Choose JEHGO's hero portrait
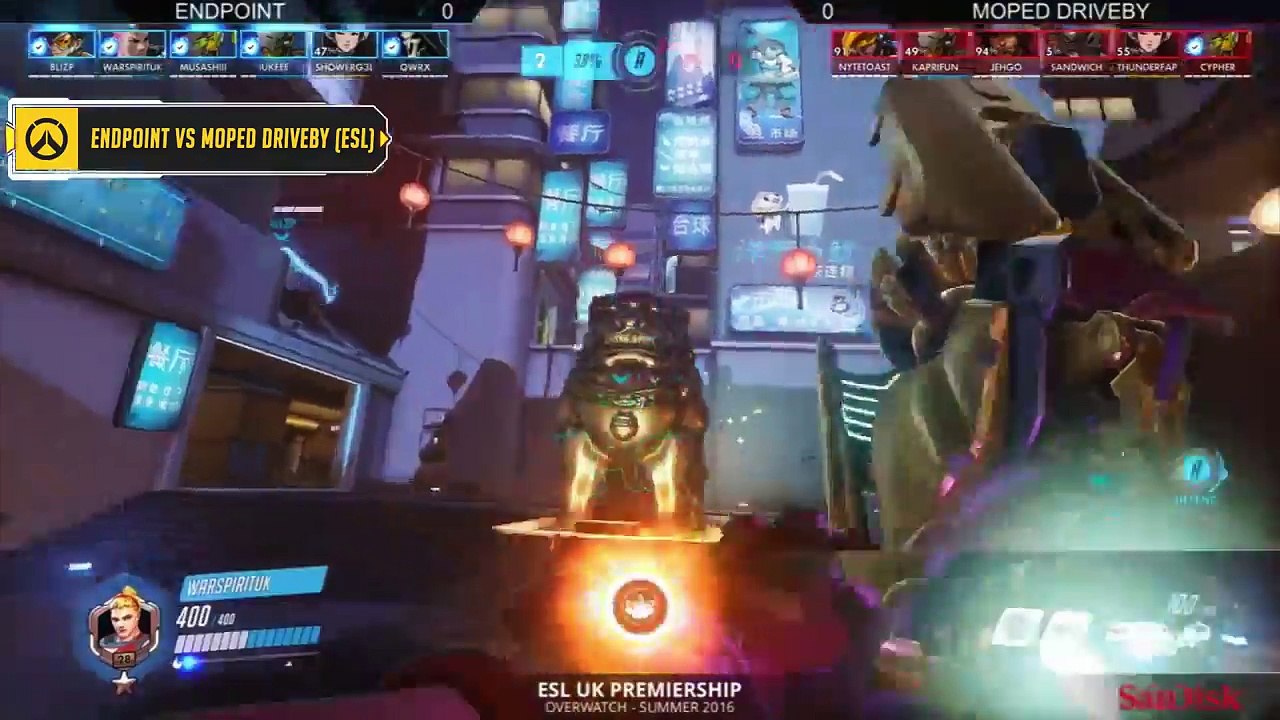This screenshot has width=1280, height=720. 1006,46
